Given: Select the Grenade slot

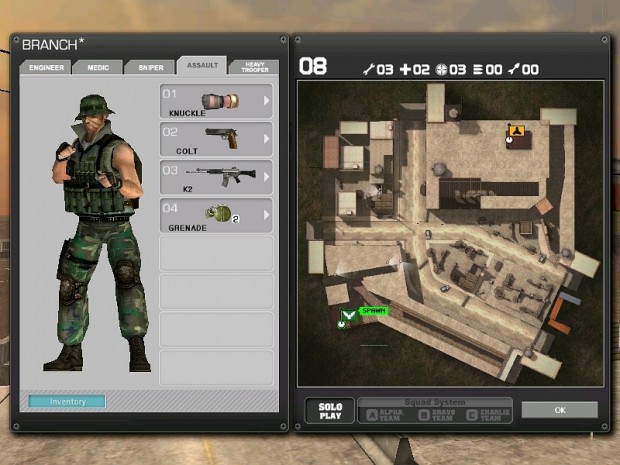Looking at the screenshot, I should [216, 215].
